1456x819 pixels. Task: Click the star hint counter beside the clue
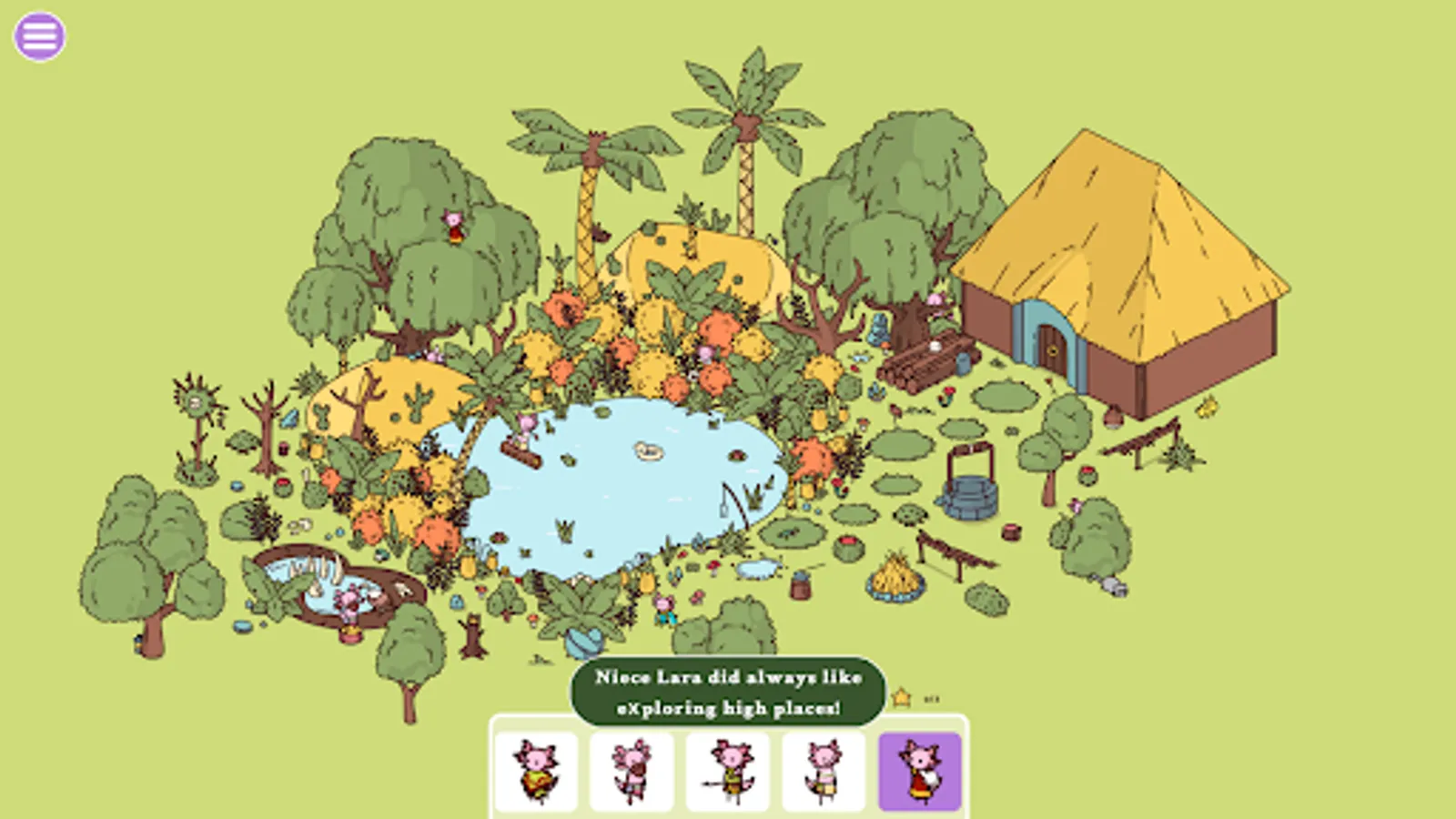pos(900,695)
